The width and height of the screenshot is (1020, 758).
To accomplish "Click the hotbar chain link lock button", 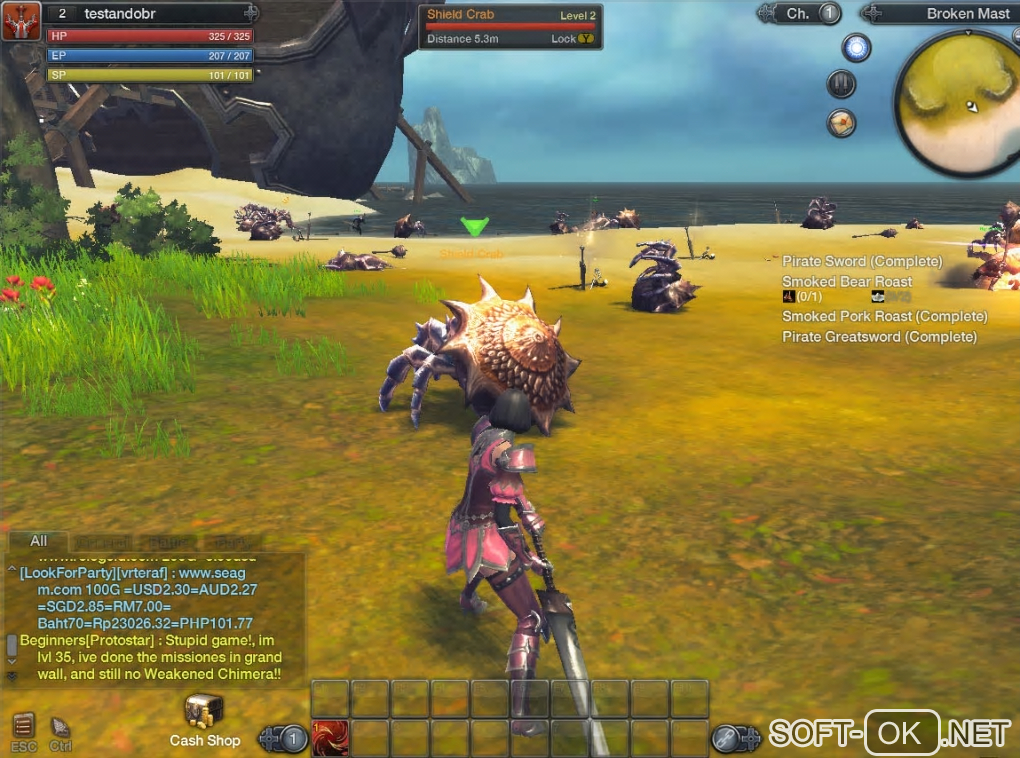I will click(725, 739).
